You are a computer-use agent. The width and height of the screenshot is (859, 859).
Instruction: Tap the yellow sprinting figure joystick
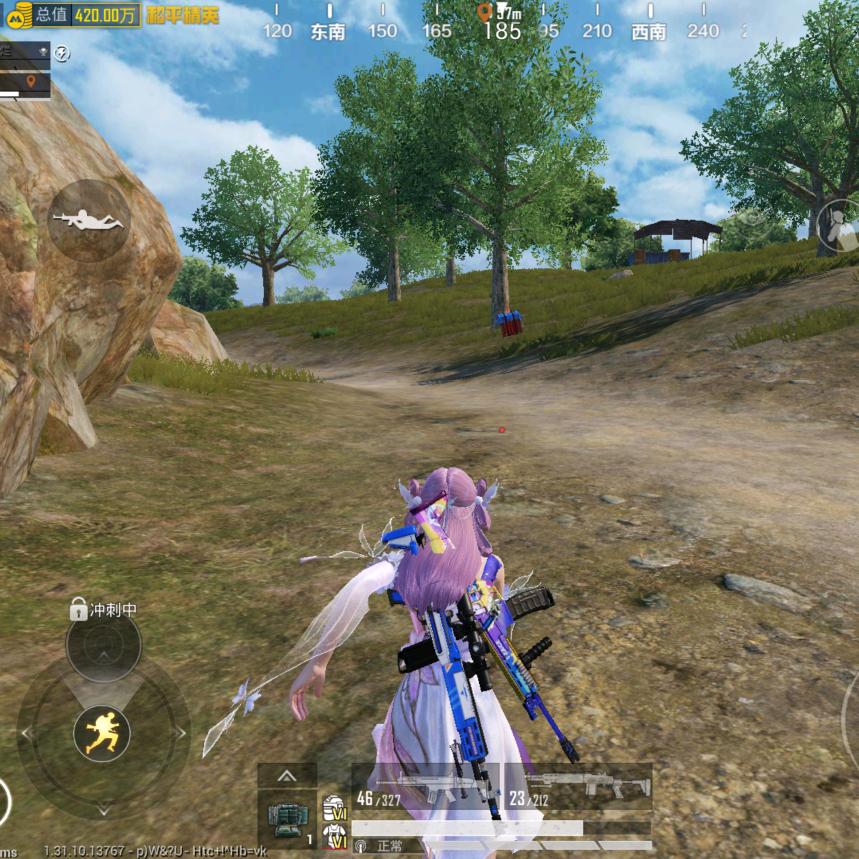click(x=102, y=733)
